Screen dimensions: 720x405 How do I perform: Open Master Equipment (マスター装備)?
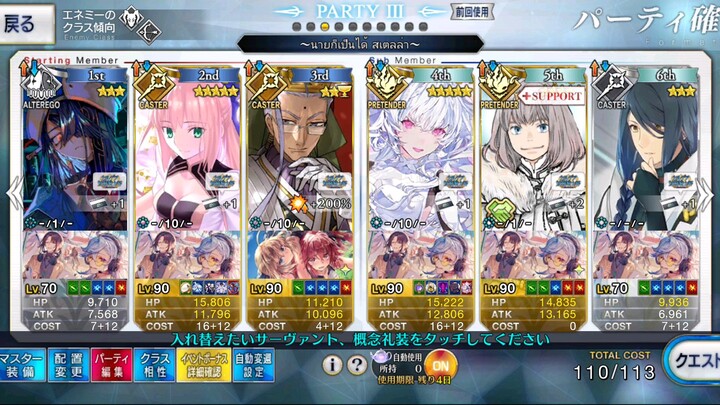[21, 365]
